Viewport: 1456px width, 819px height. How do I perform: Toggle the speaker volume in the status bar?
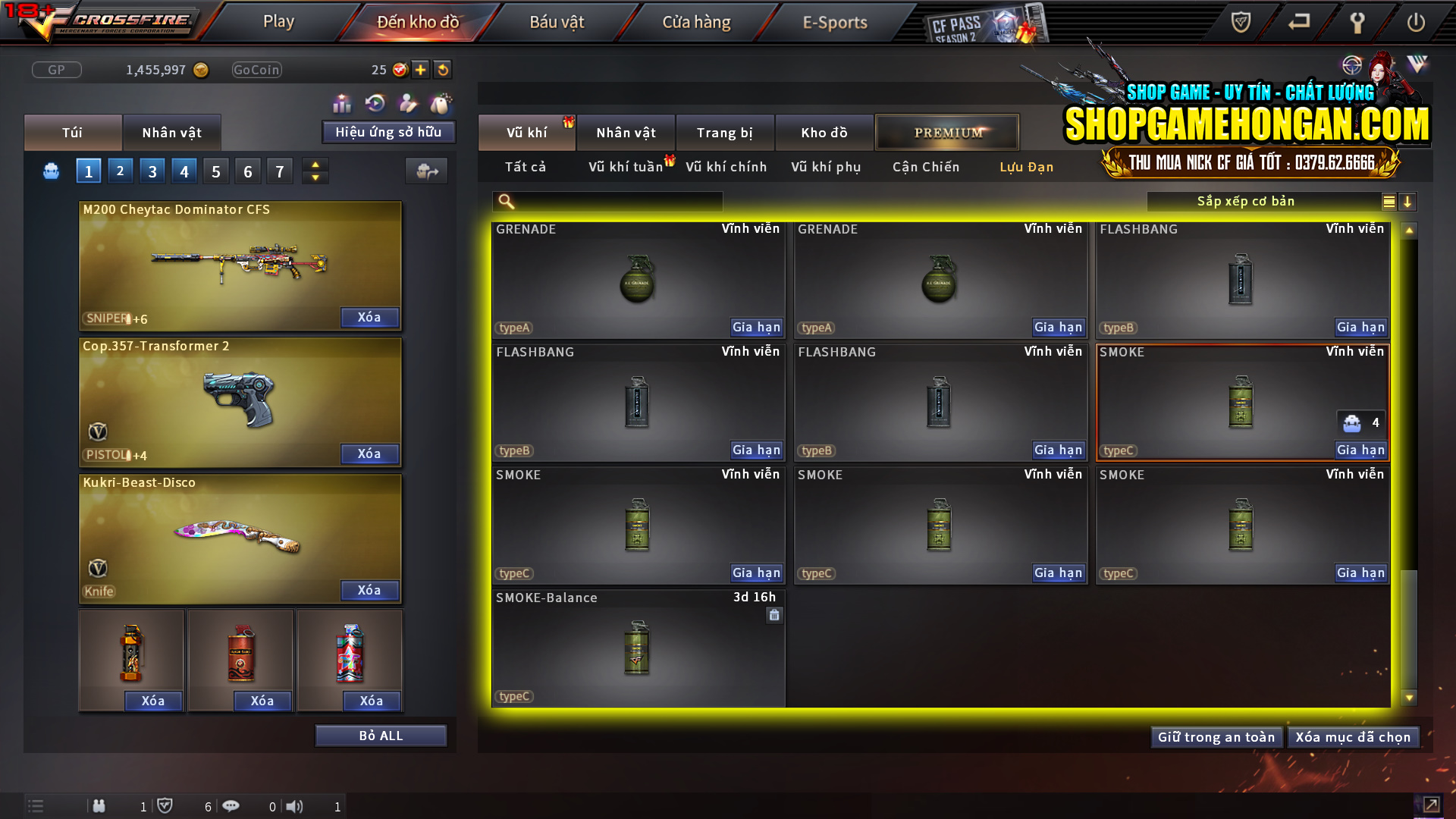coord(295,806)
